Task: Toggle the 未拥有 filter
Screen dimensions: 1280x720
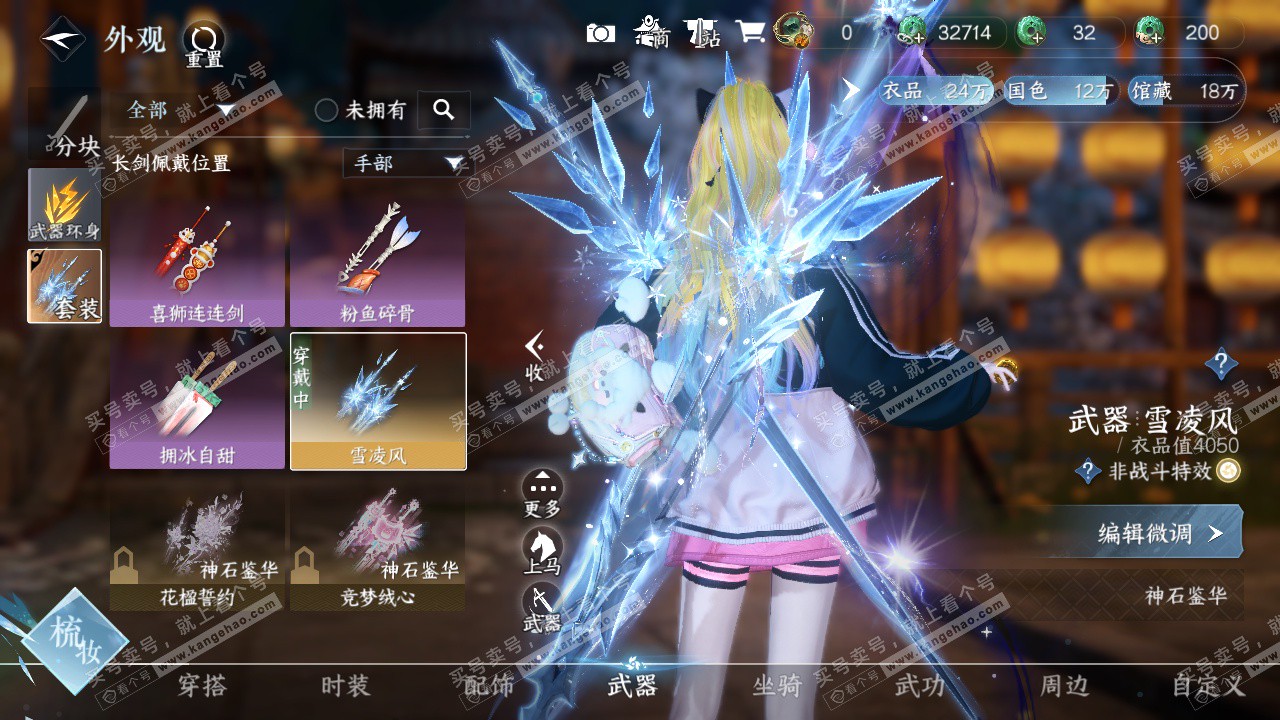Action: pos(327,110)
